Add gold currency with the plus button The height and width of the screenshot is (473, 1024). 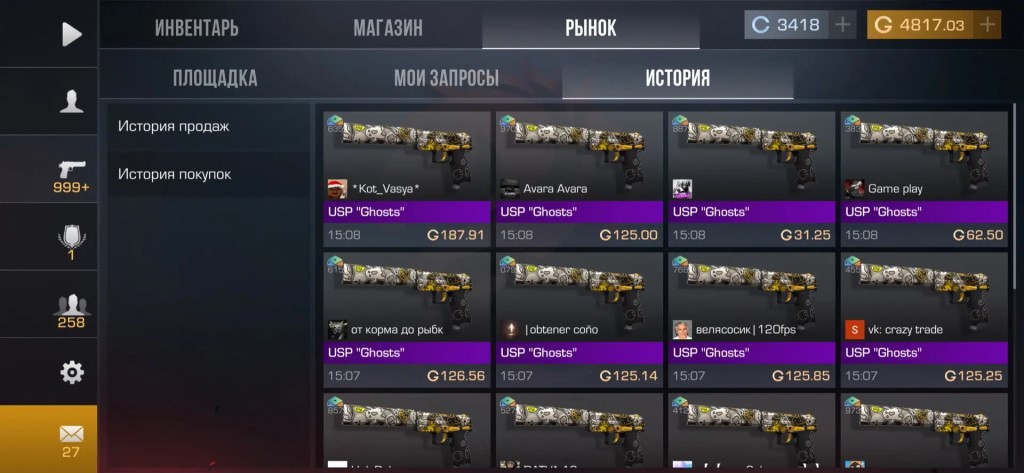(x=988, y=25)
